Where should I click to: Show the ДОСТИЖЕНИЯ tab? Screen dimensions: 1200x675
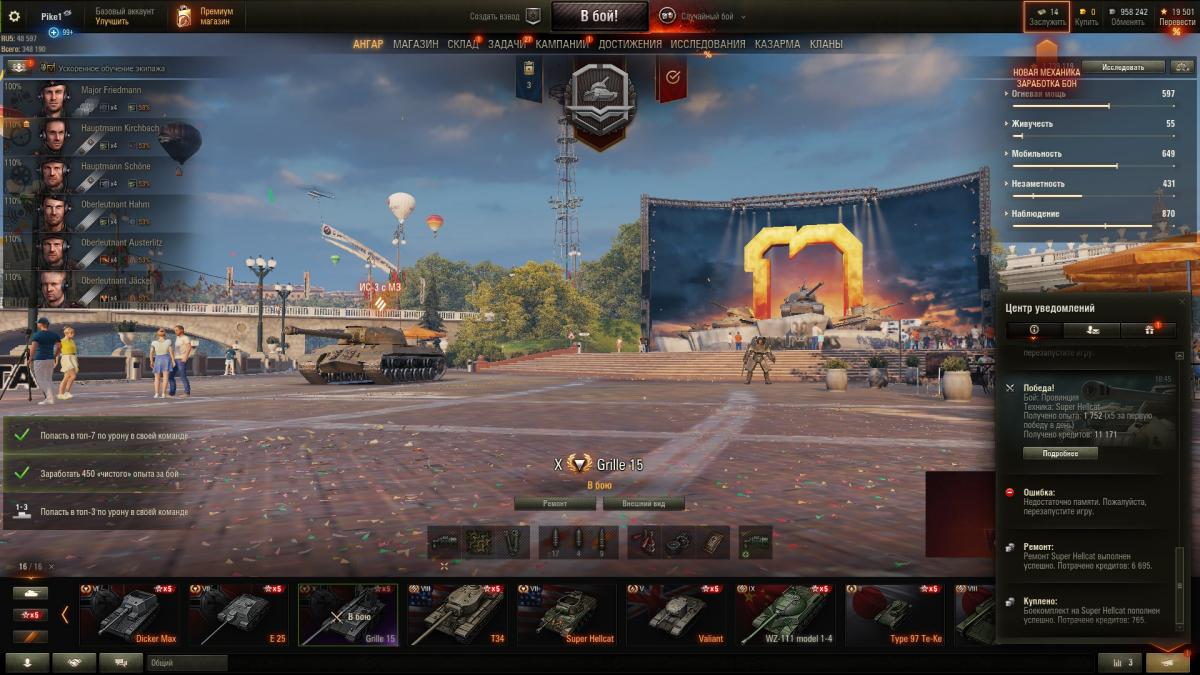(x=630, y=44)
